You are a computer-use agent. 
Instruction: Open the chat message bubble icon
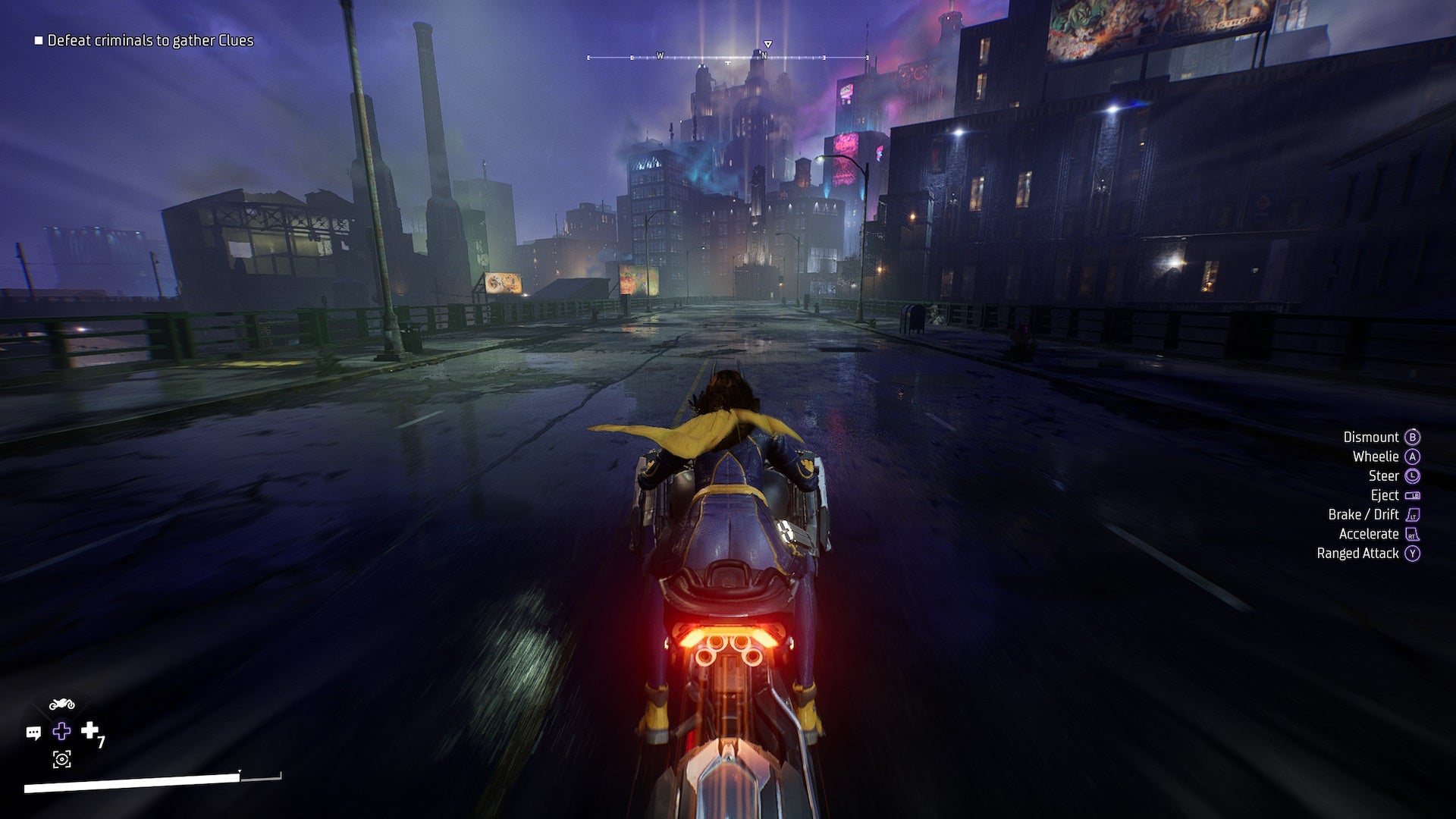pyautogui.click(x=33, y=733)
